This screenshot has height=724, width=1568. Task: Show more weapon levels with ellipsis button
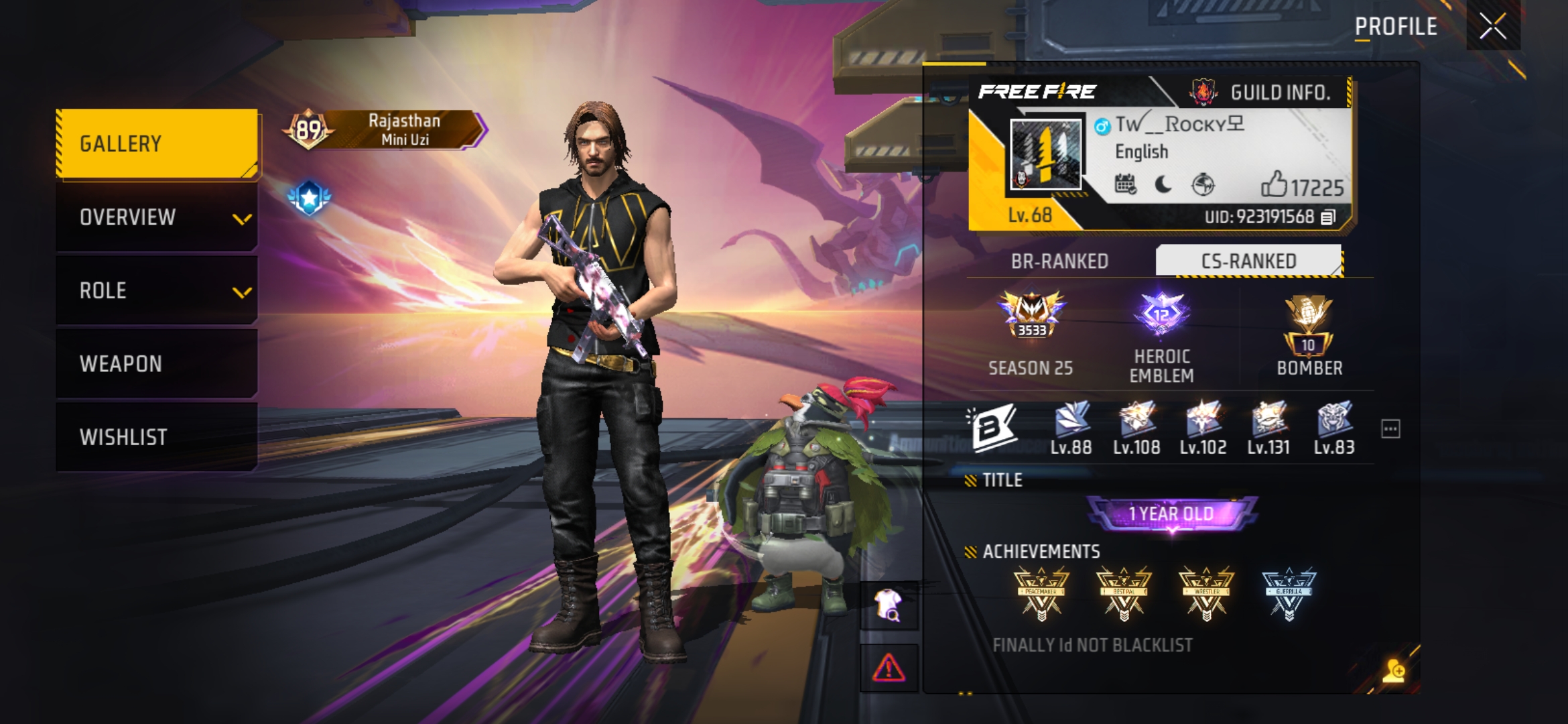1390,429
